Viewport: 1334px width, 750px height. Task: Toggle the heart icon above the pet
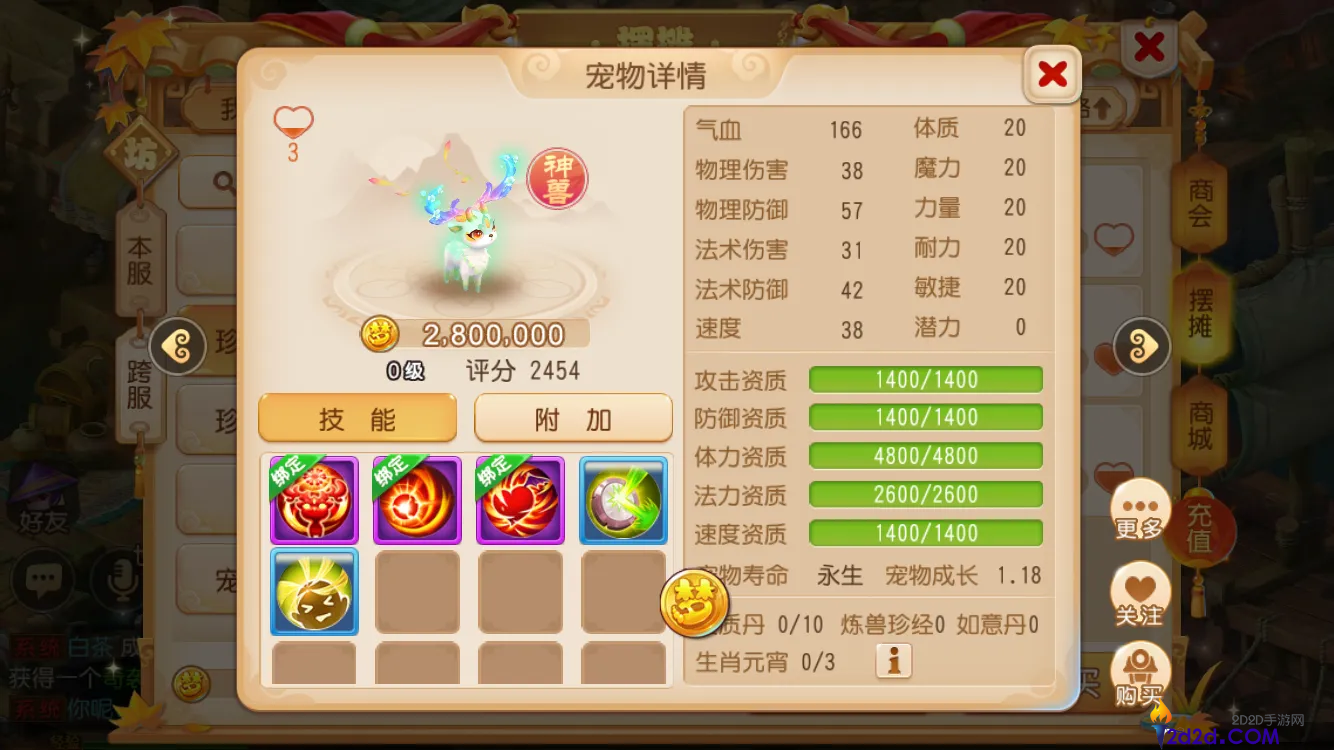pos(292,120)
